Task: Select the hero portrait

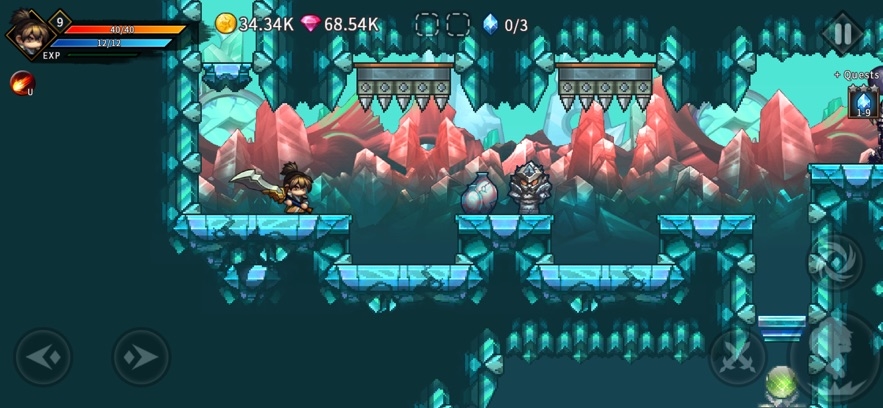Action: pos(26,32)
